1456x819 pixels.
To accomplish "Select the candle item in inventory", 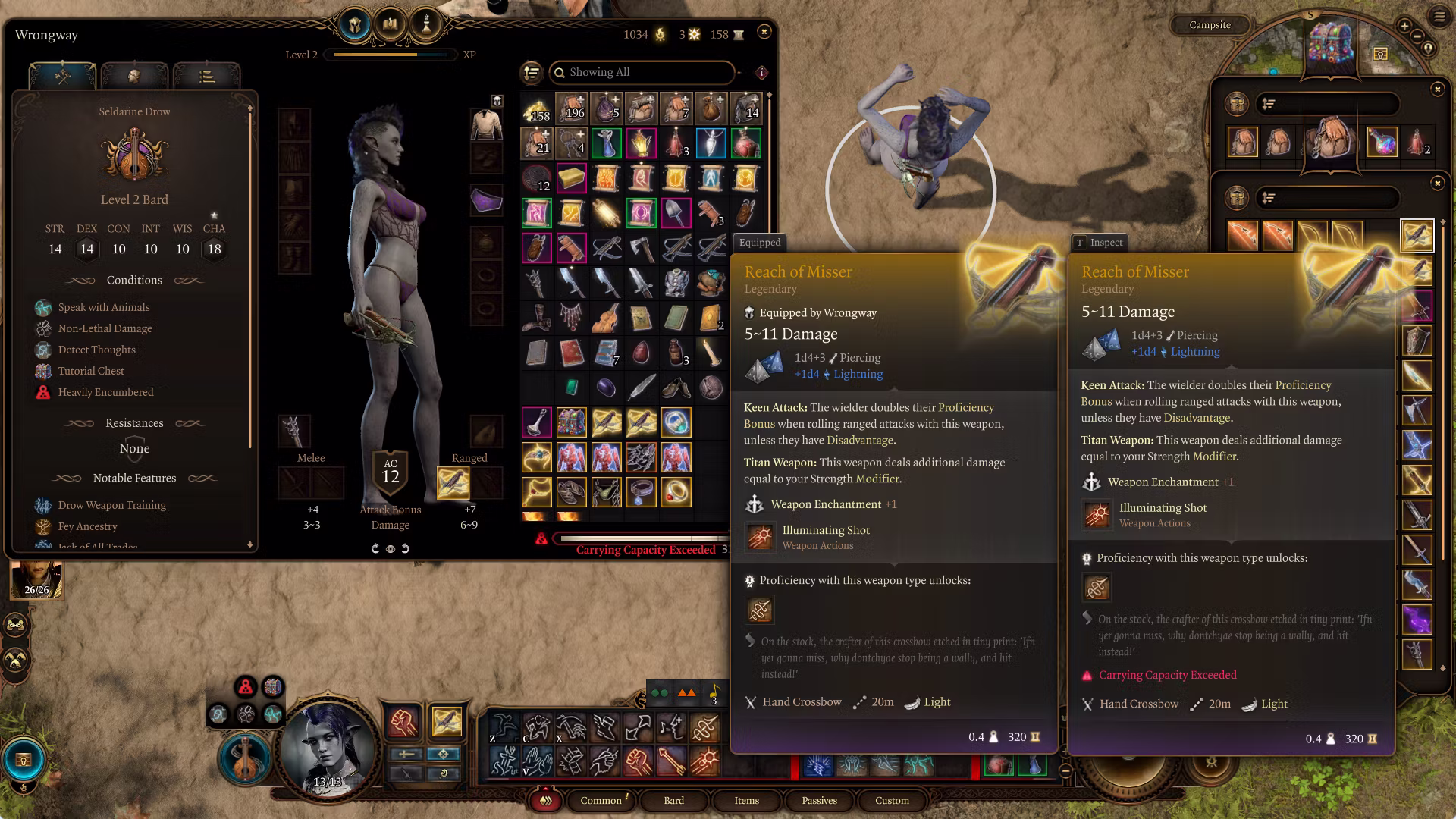I will click(711, 352).
